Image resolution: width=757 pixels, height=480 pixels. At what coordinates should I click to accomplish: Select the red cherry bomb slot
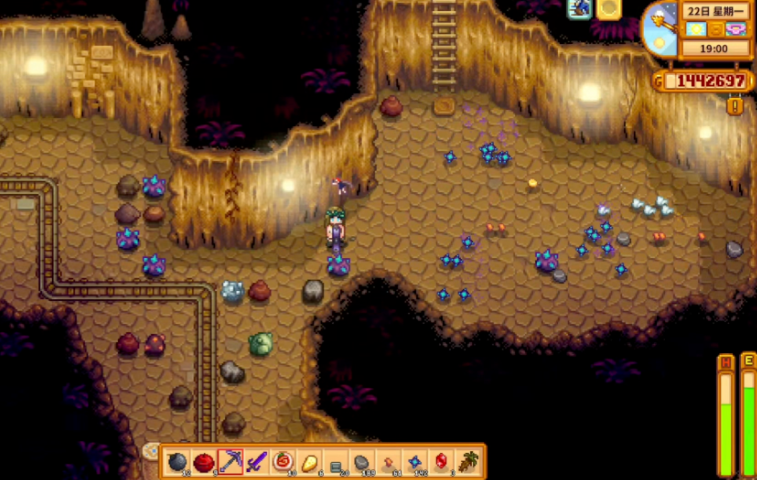pyautogui.click(x=204, y=462)
